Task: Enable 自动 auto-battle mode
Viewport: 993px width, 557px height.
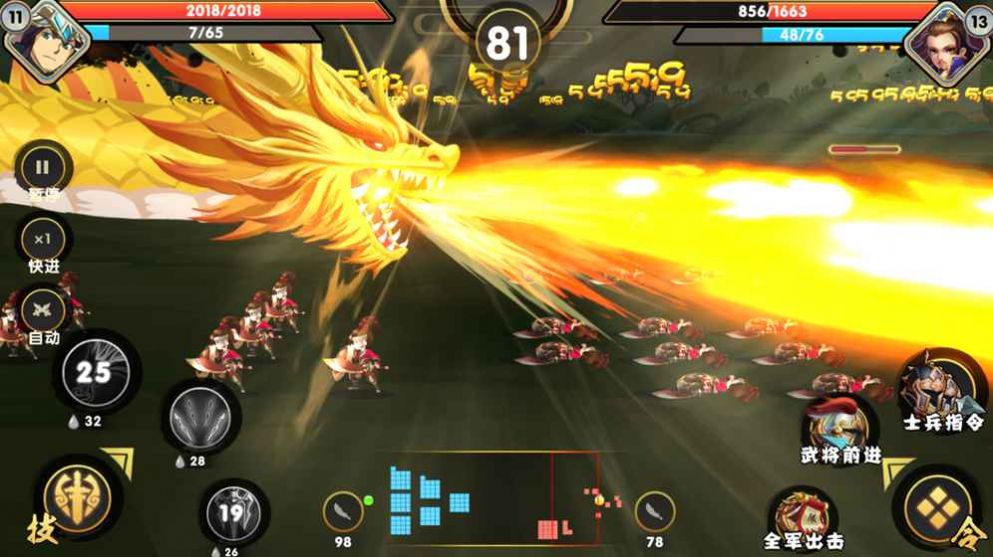Action: (43, 309)
